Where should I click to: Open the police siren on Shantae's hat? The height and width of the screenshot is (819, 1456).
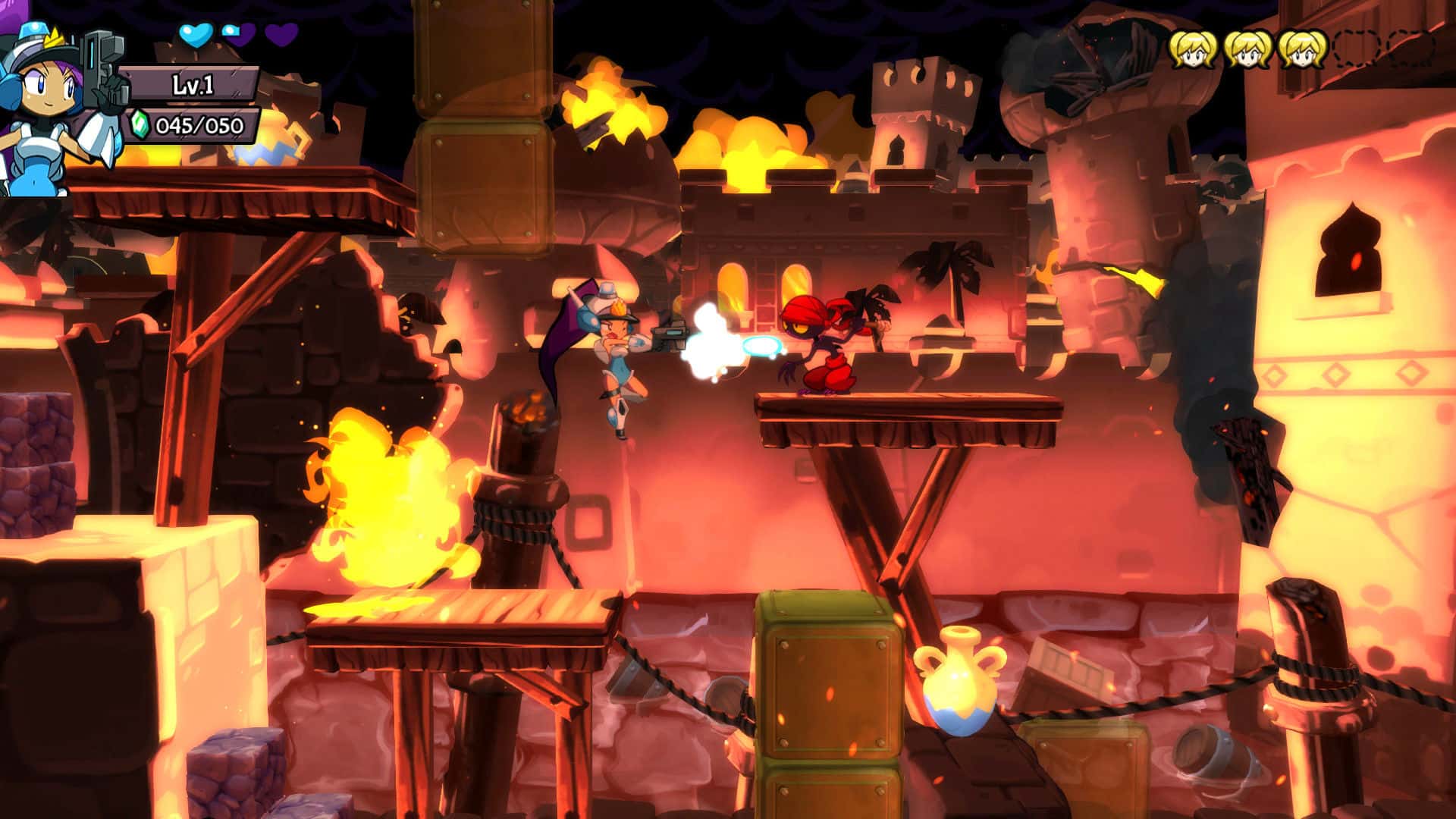pyautogui.click(x=33, y=31)
